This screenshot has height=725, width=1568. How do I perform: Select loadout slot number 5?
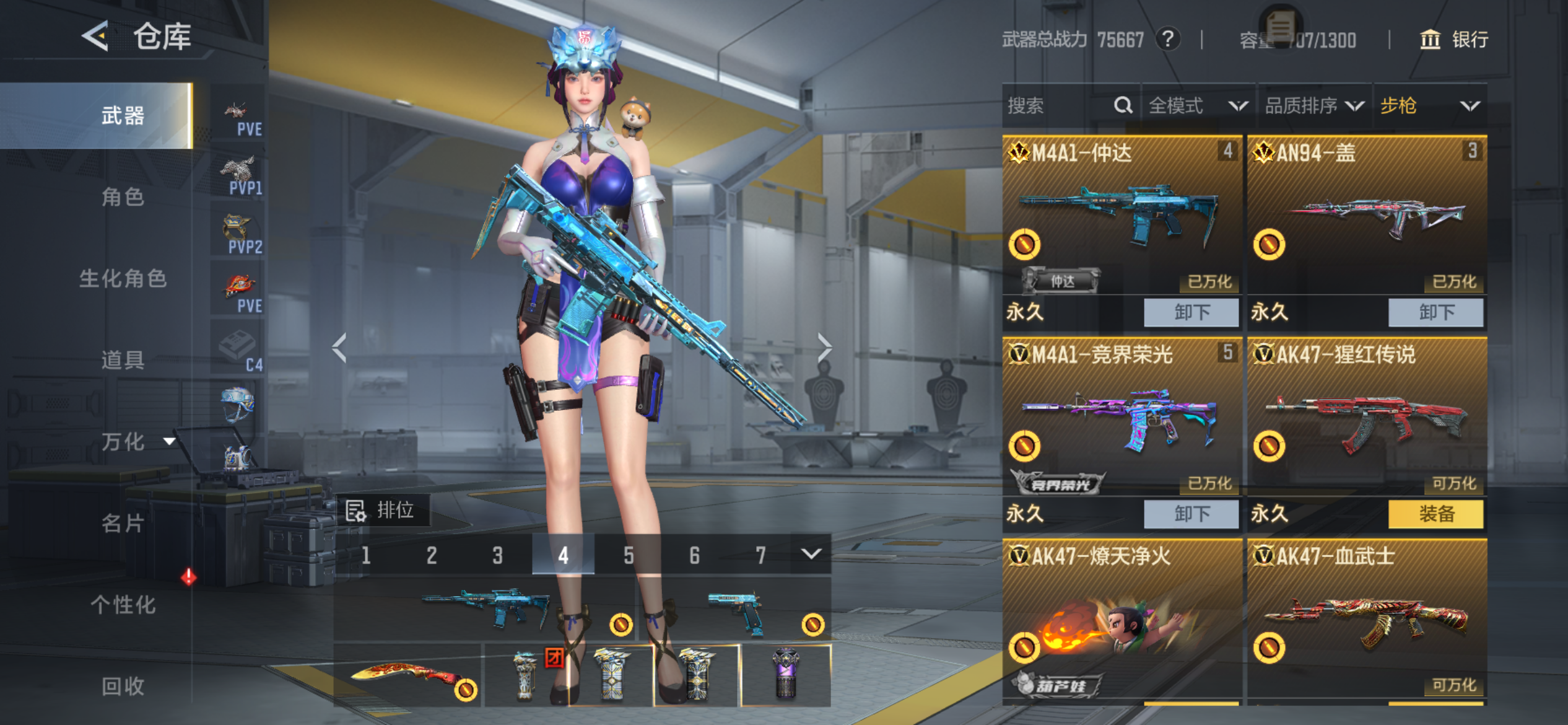point(629,555)
